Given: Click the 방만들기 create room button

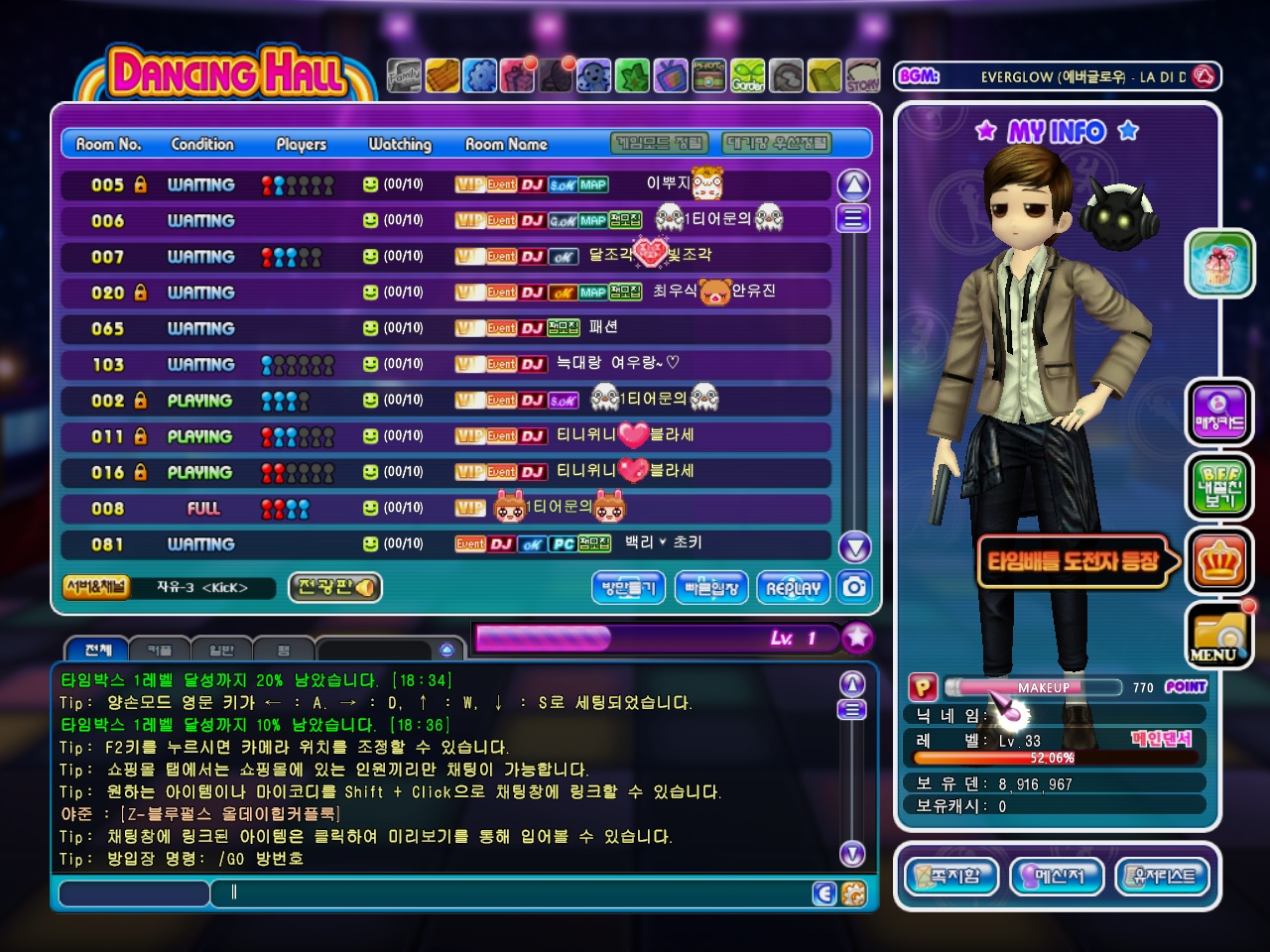Looking at the screenshot, I should (x=629, y=588).
